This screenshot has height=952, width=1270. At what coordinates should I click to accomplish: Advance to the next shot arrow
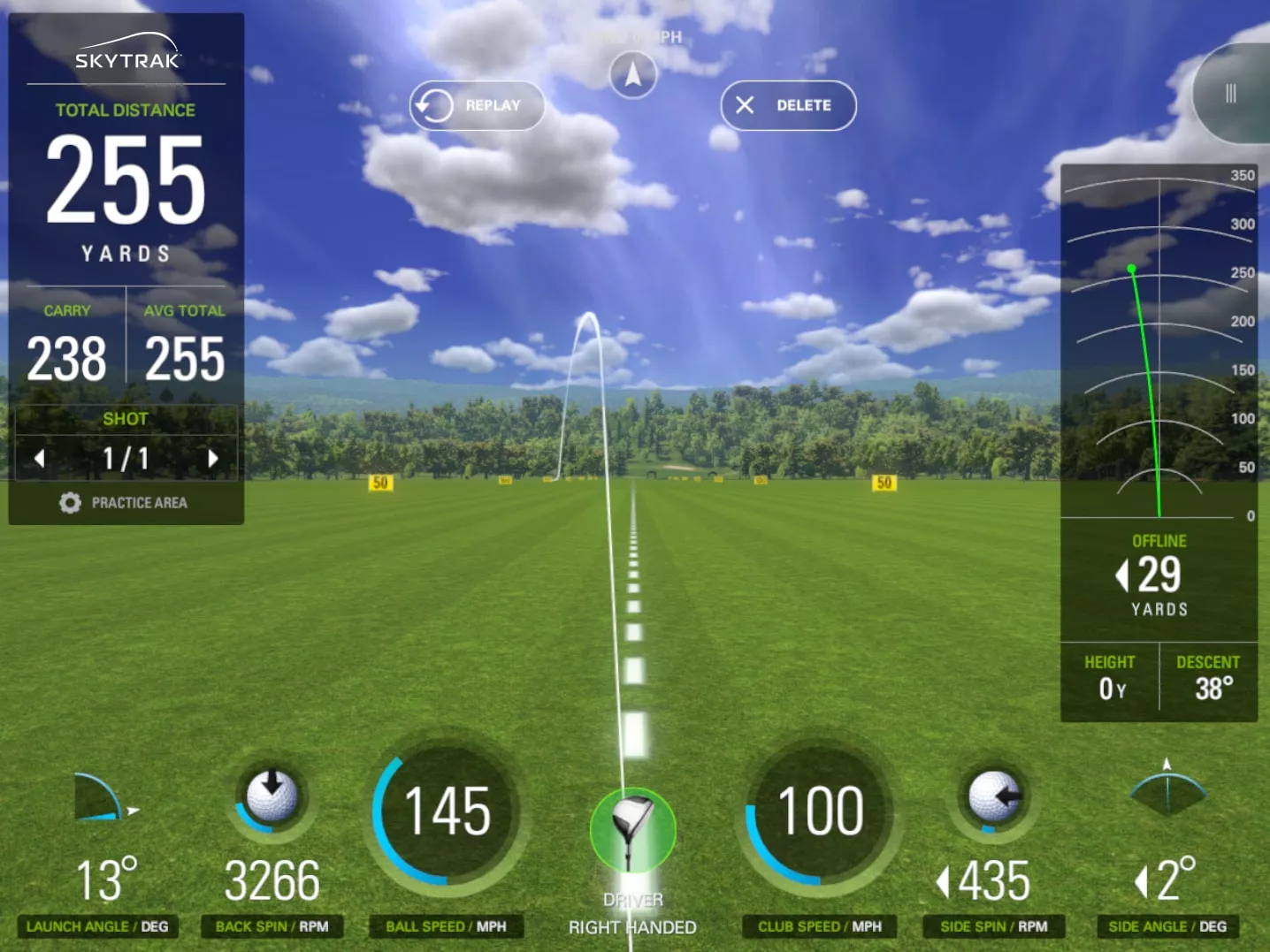pos(212,459)
